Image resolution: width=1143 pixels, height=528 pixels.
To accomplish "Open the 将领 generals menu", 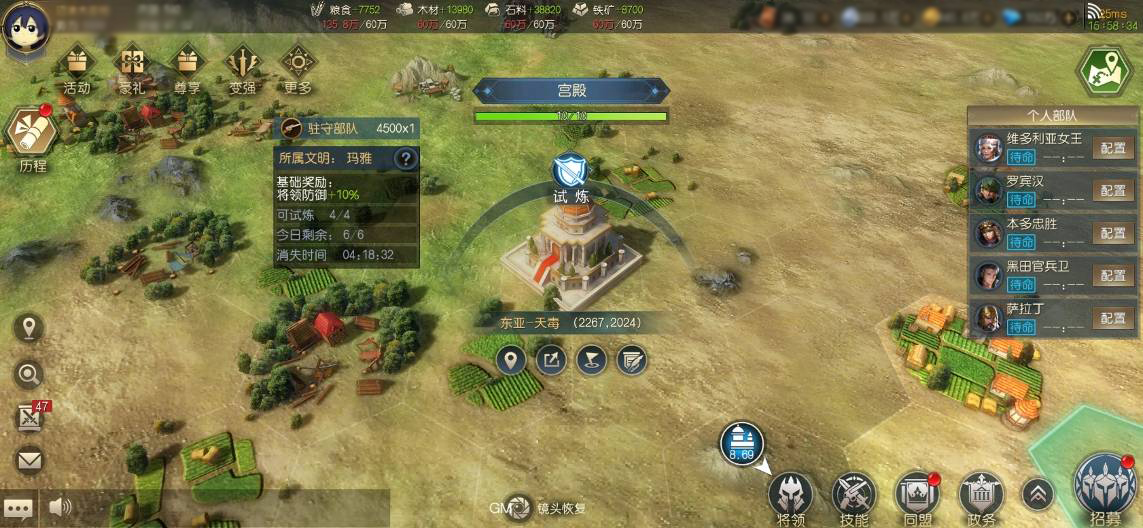I will point(791,495).
